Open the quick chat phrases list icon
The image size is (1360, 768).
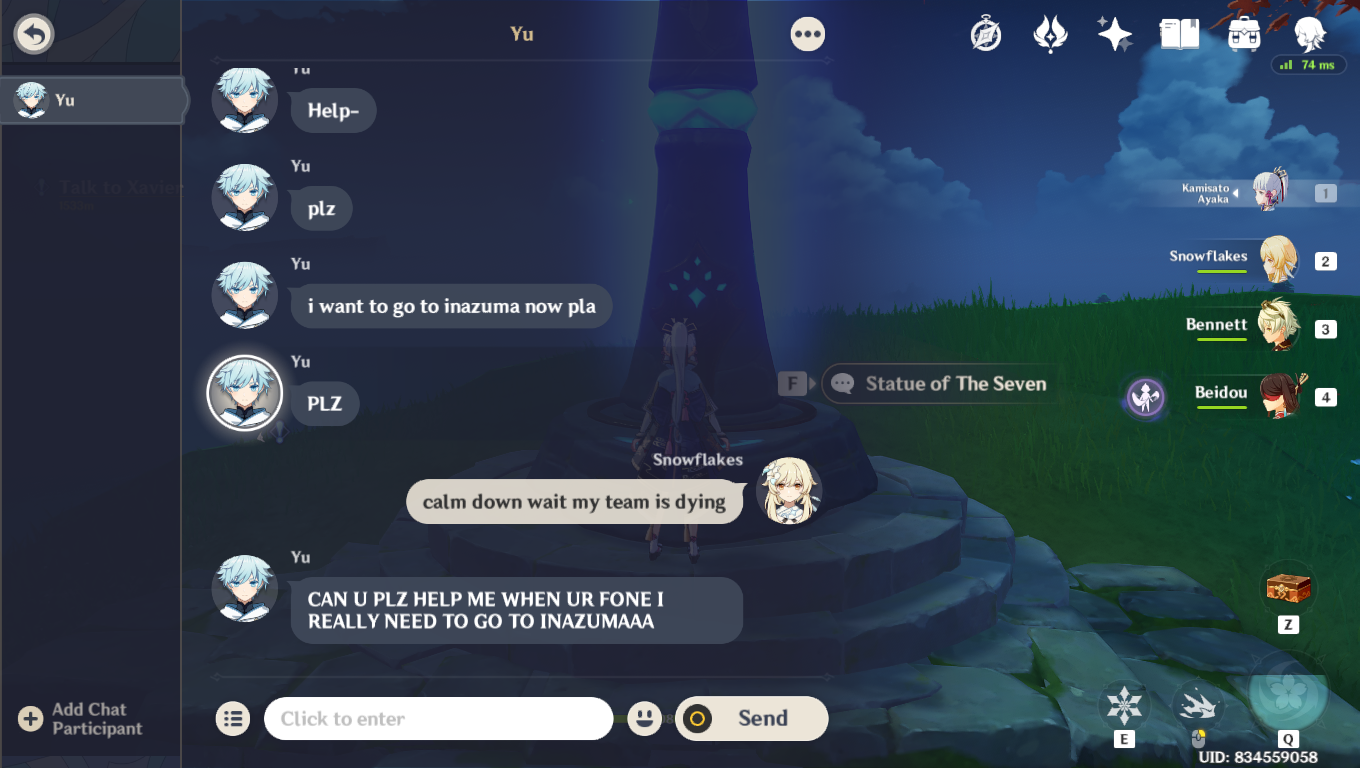(x=232, y=718)
